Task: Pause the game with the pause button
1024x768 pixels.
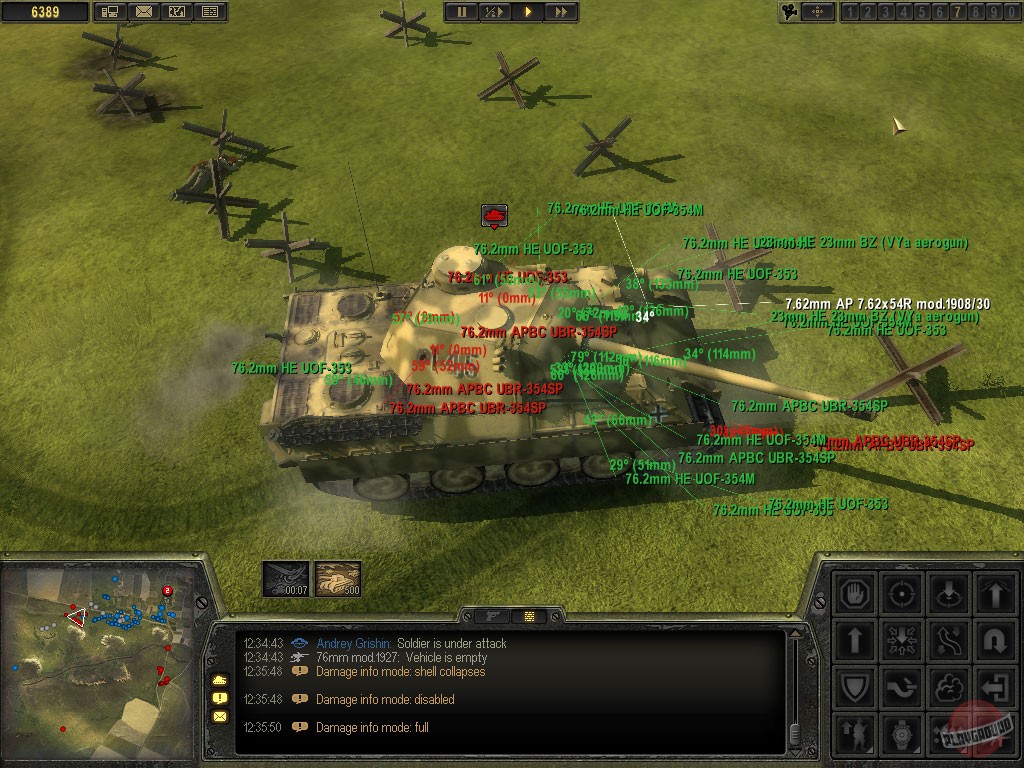Action: [x=462, y=12]
